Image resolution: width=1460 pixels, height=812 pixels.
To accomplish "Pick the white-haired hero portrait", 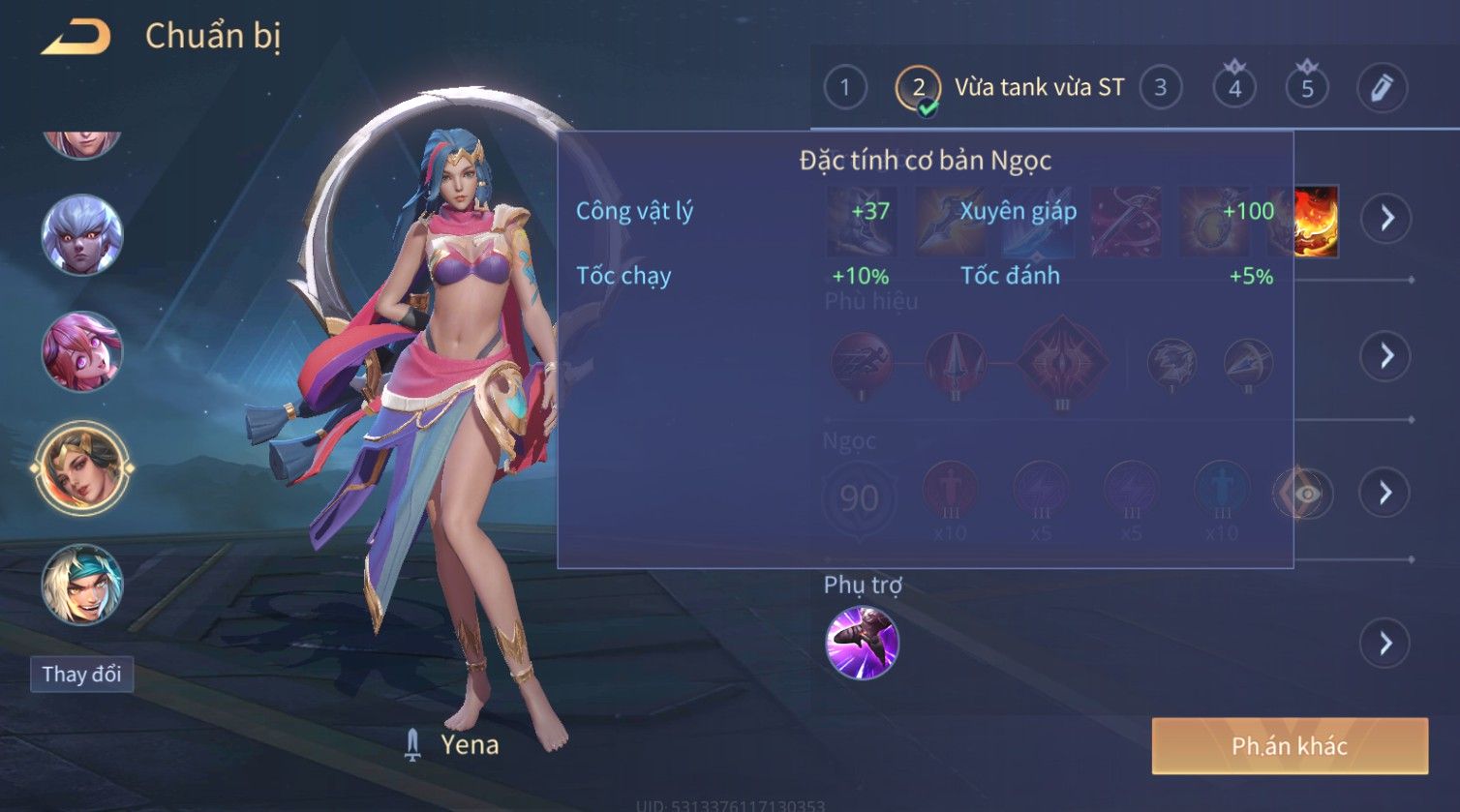I will [x=82, y=235].
